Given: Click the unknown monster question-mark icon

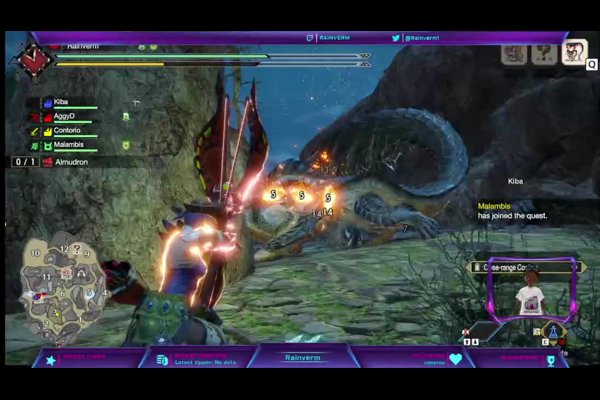Looking at the screenshot, I should click(544, 54).
